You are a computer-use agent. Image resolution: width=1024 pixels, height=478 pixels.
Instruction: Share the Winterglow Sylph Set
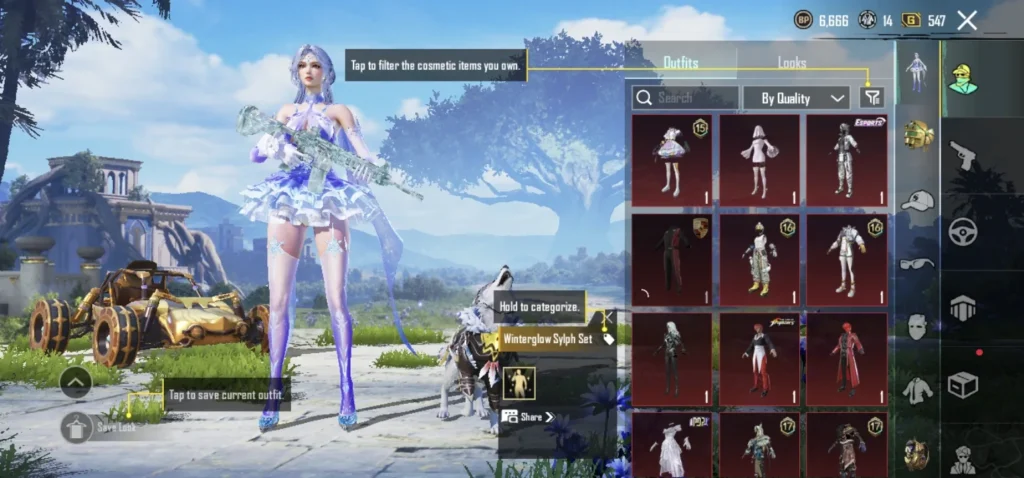tap(528, 417)
